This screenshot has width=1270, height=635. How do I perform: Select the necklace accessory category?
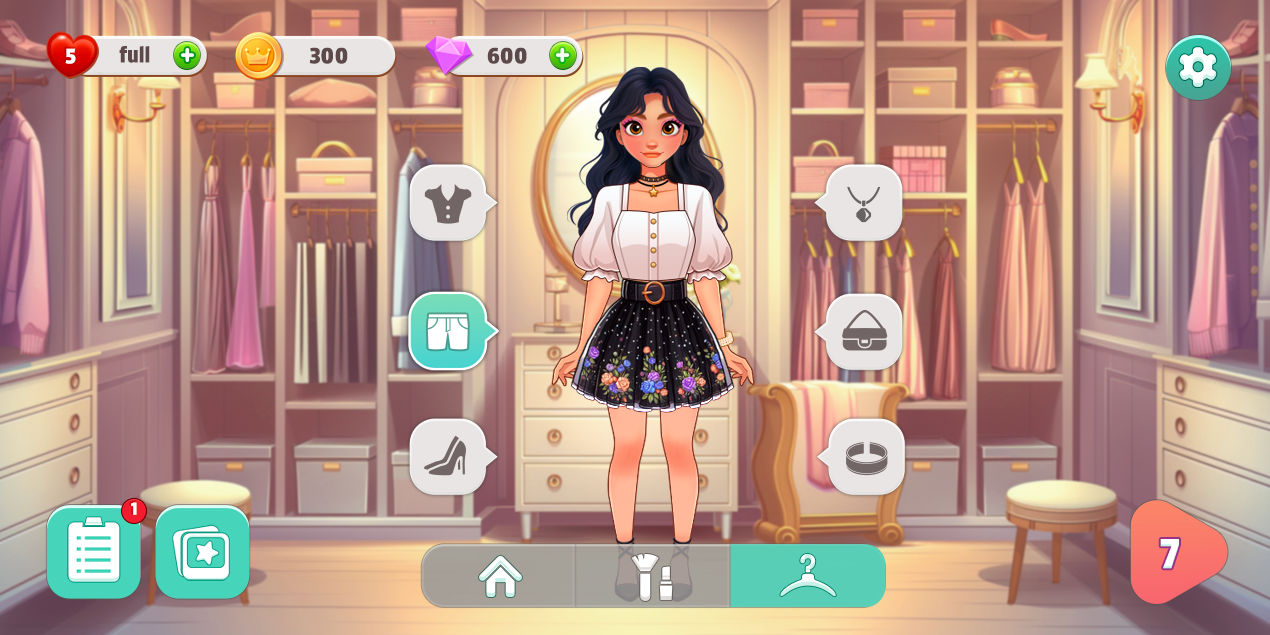click(x=864, y=203)
